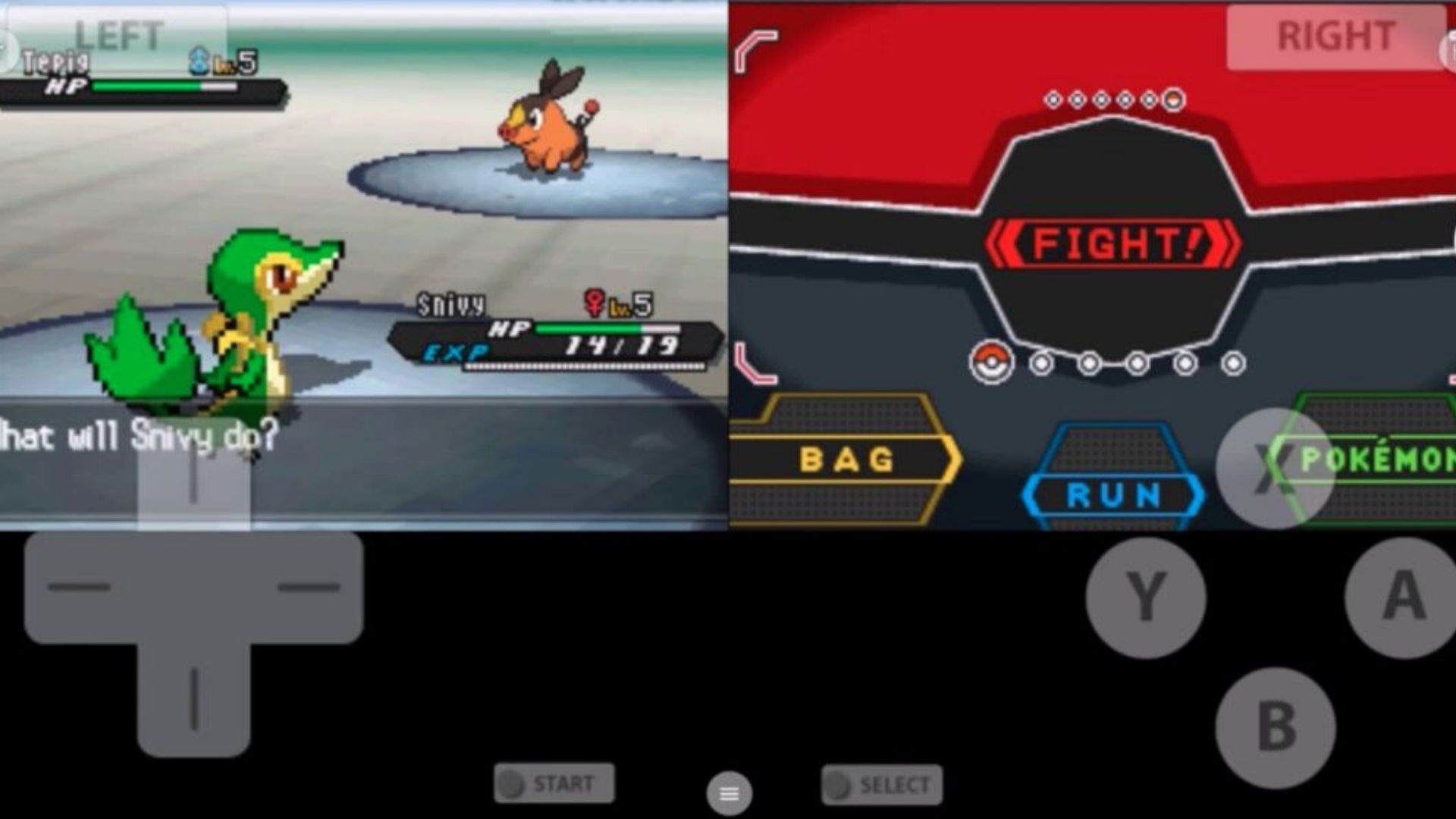
Task: Tap the emulator B button
Action: (1276, 727)
